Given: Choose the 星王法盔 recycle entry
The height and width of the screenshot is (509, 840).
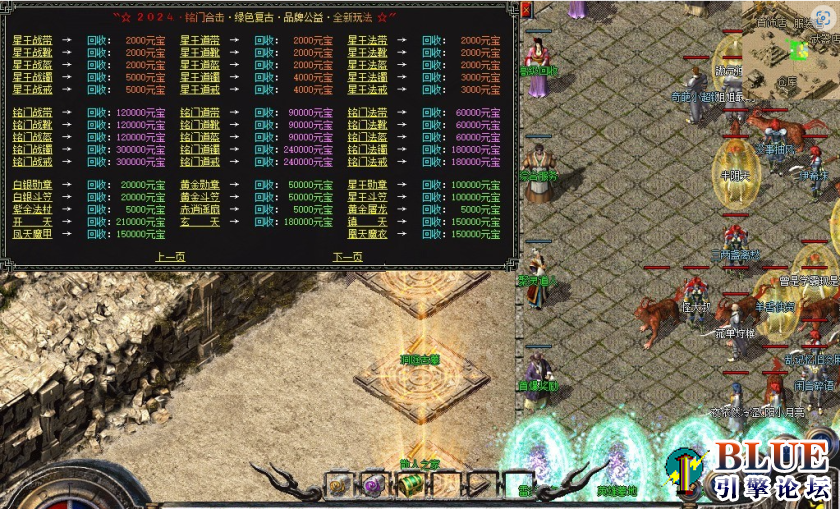Looking at the screenshot, I should point(367,64).
